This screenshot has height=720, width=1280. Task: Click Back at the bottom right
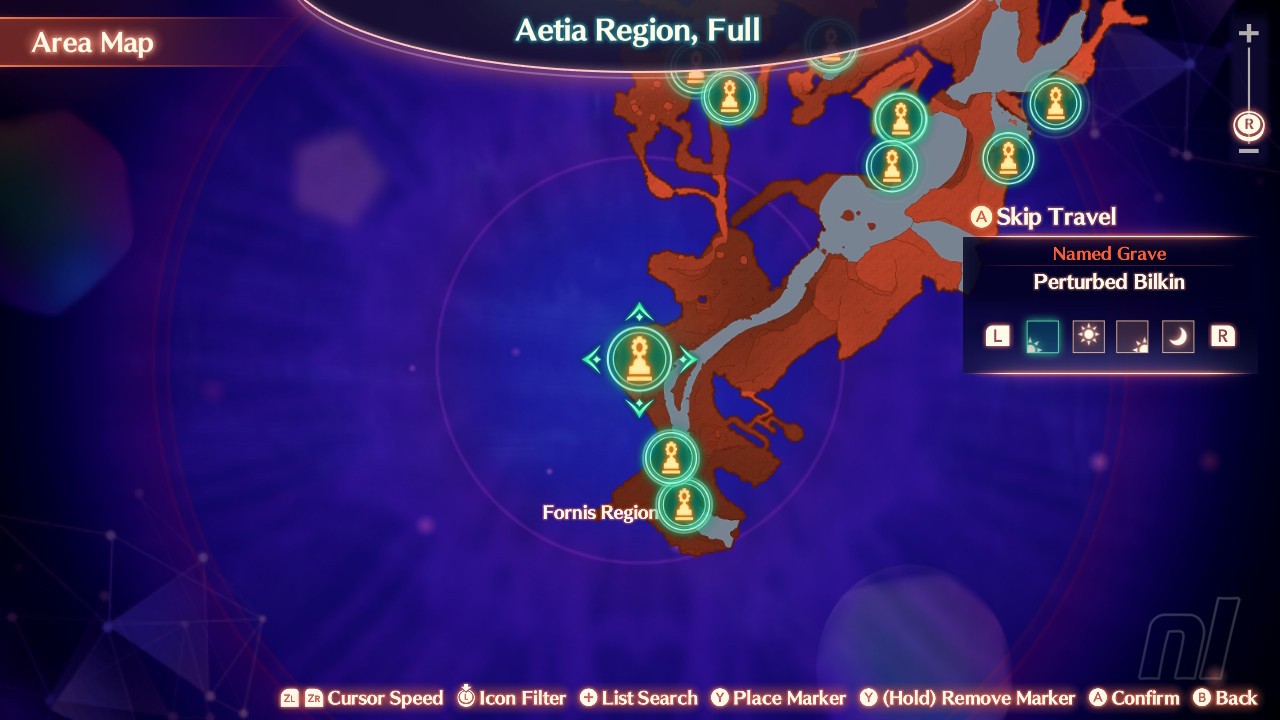[x=1232, y=698]
